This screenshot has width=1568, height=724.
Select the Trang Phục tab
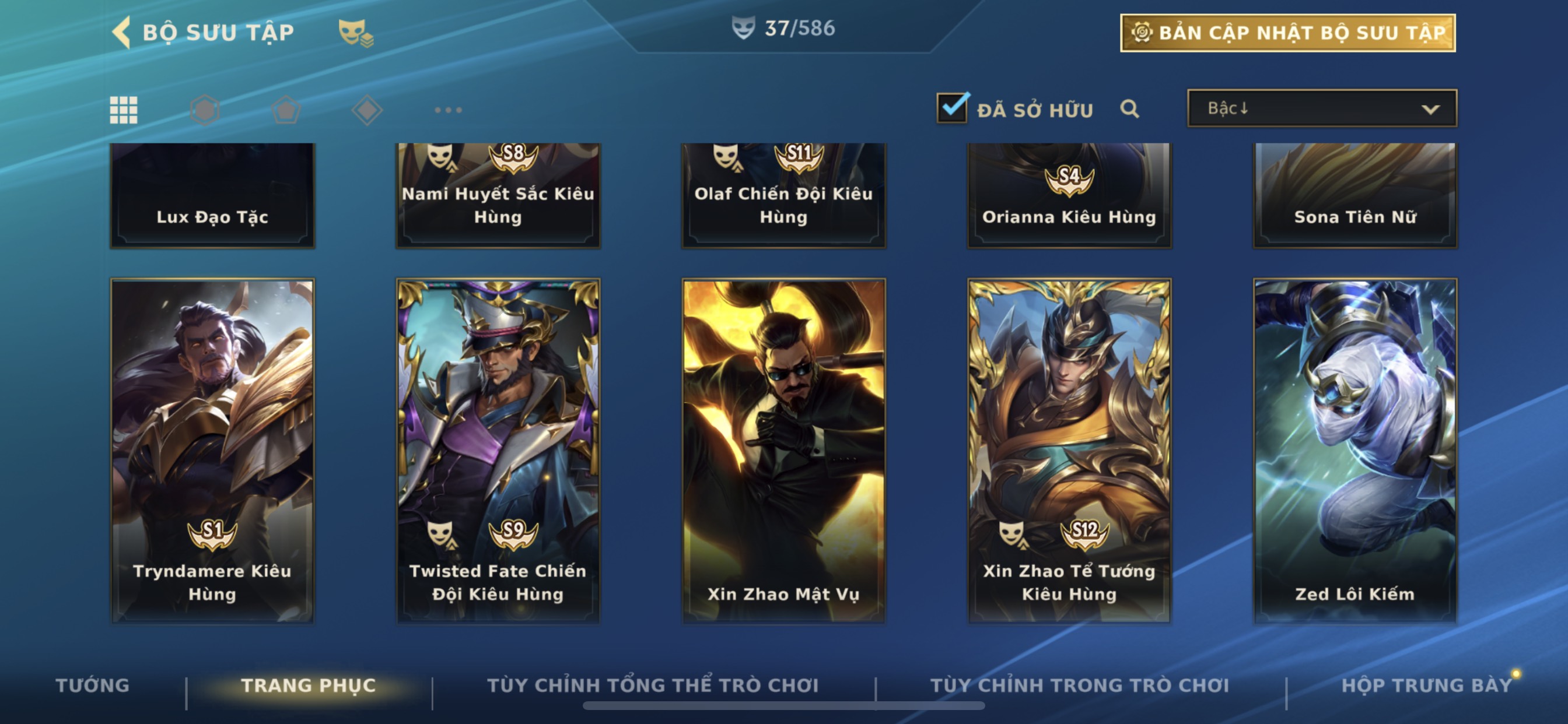coord(309,686)
